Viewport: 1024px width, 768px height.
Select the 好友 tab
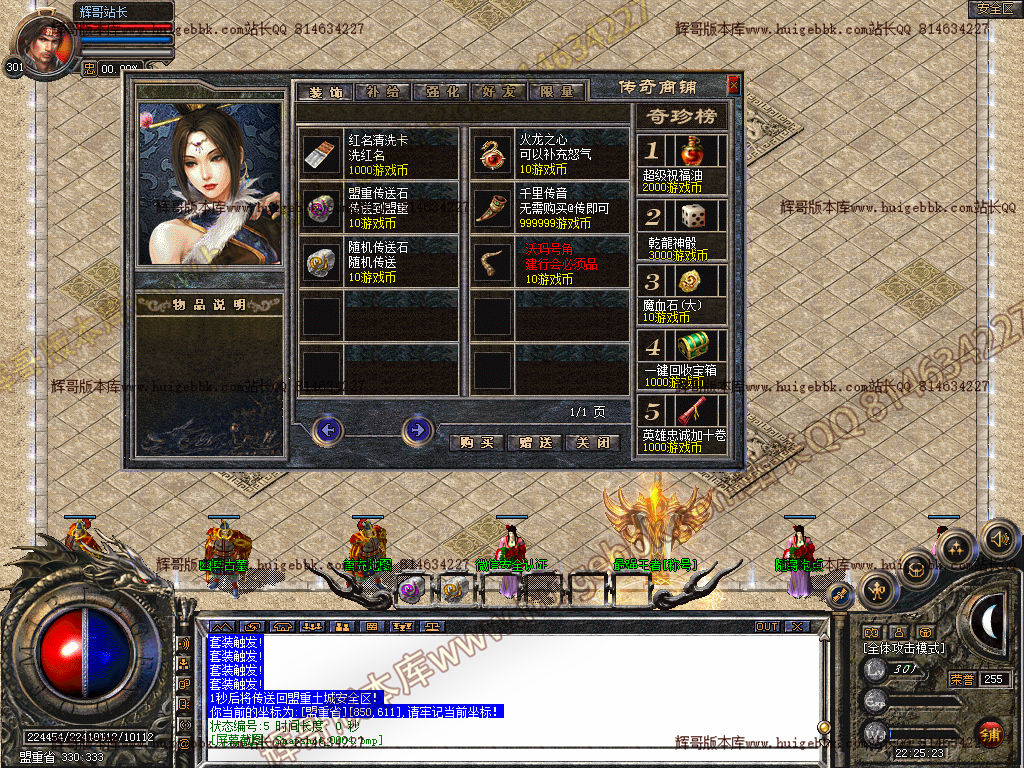[499, 91]
